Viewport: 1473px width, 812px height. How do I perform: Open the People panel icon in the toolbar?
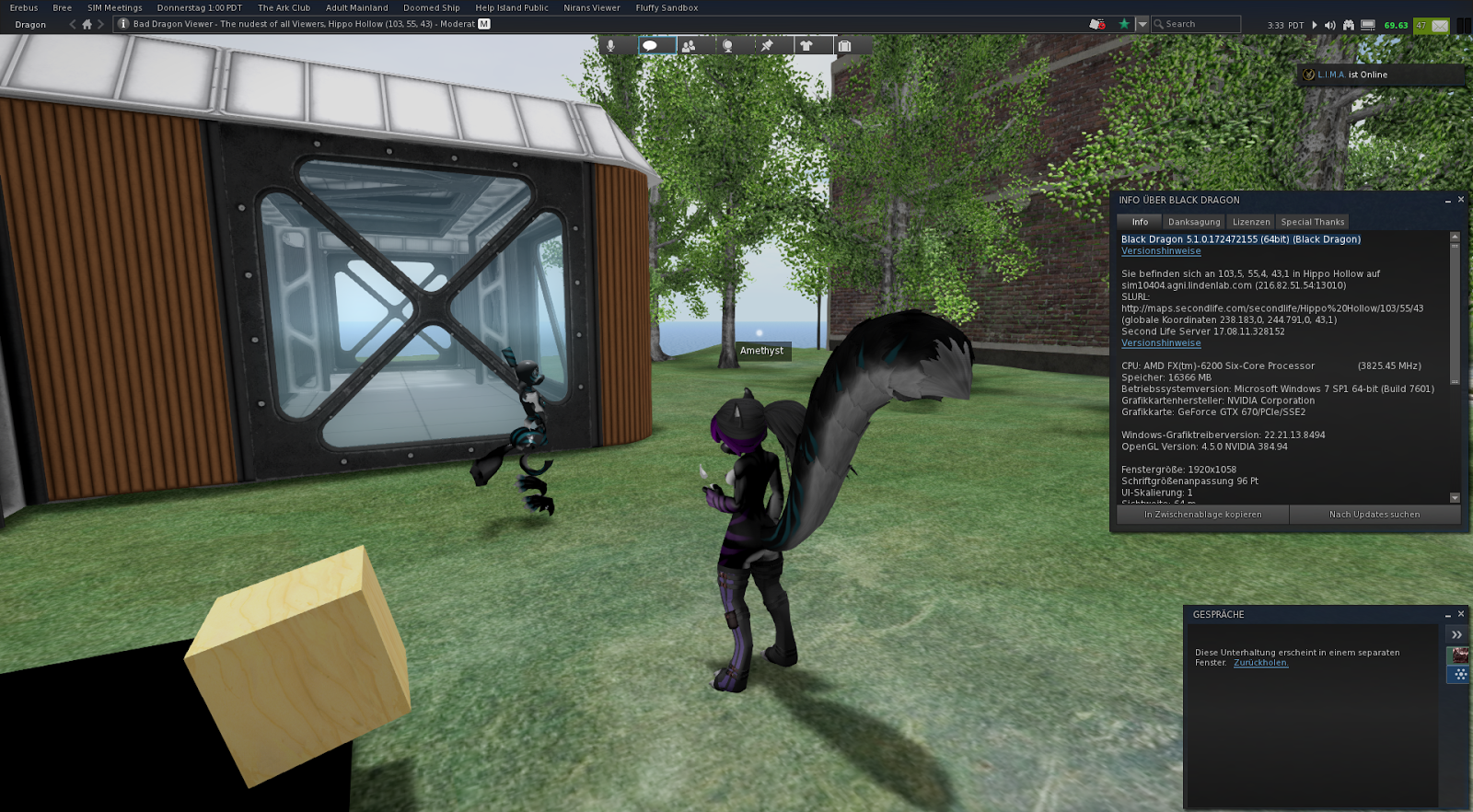(689, 45)
